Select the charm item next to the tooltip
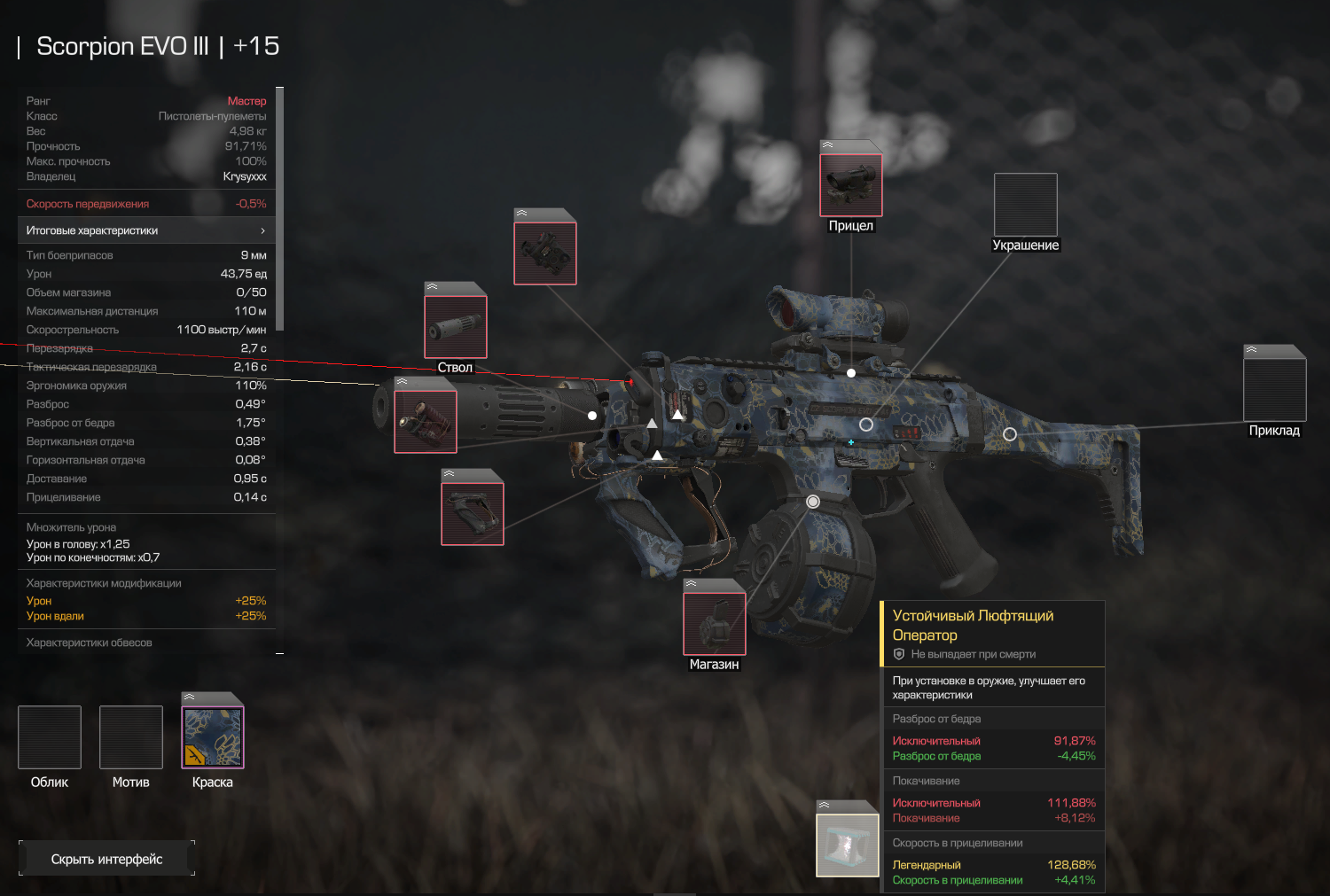 pos(848,845)
